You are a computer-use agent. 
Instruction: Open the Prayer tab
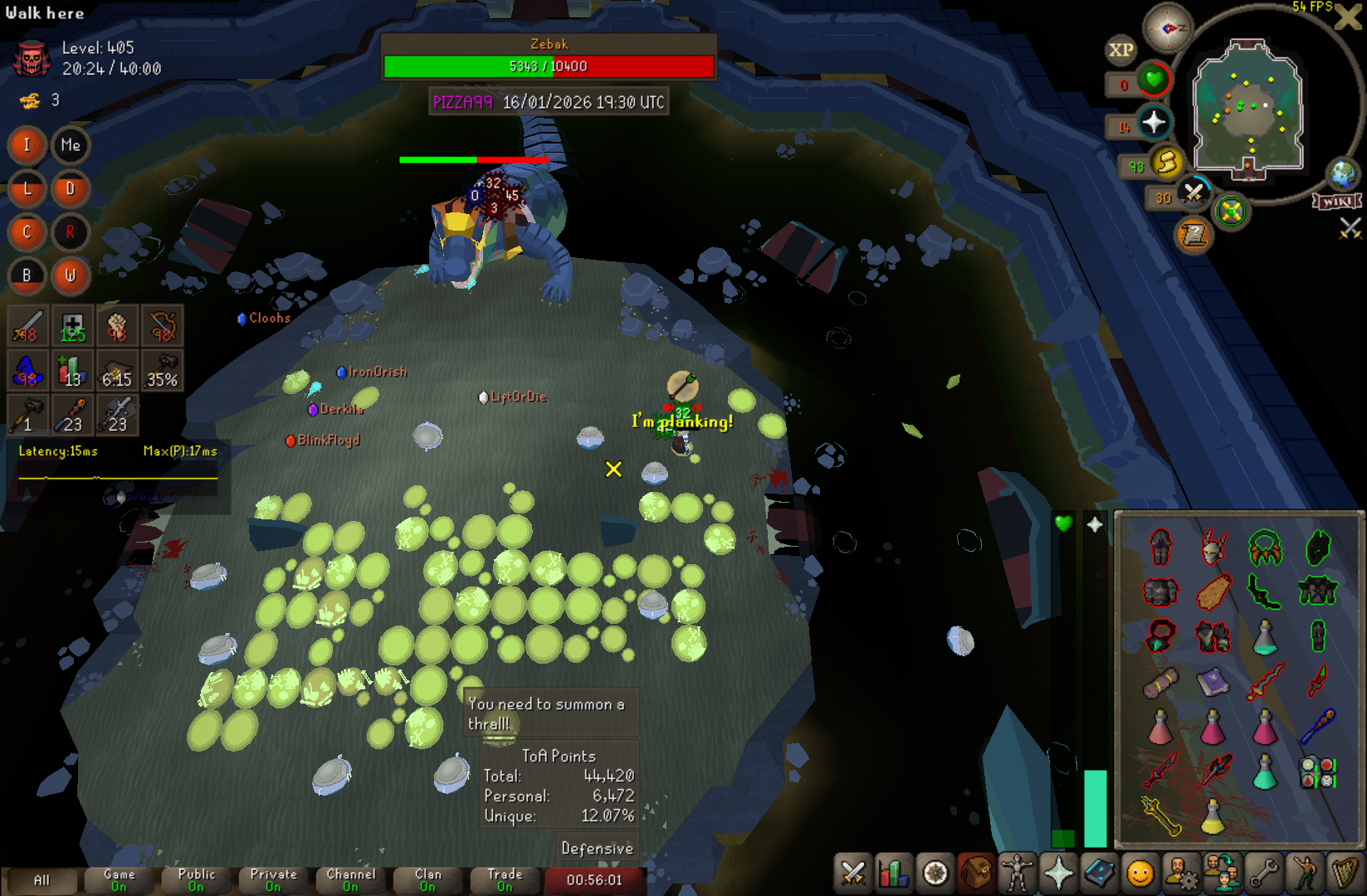(x=1058, y=874)
